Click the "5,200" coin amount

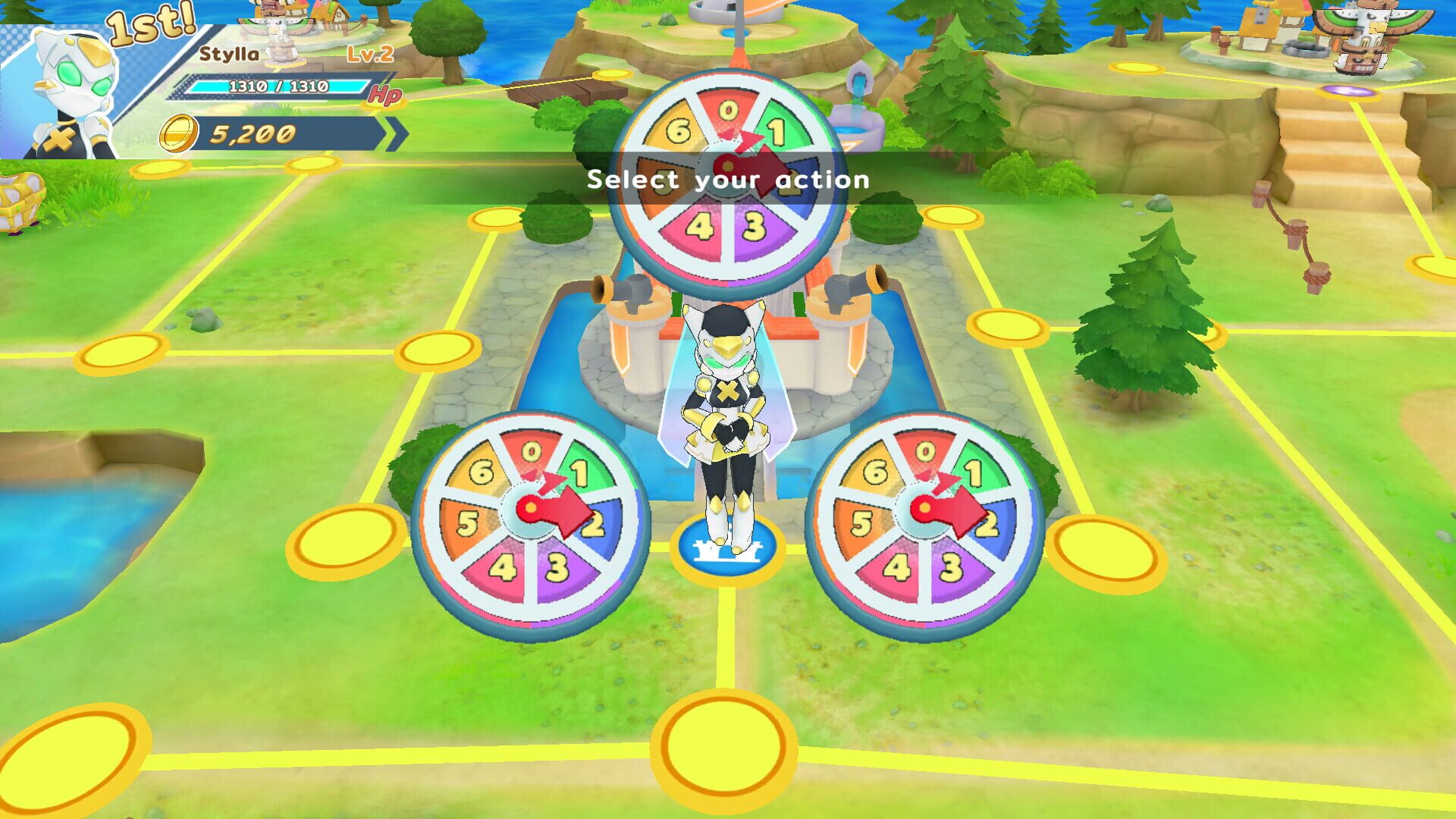click(250, 134)
